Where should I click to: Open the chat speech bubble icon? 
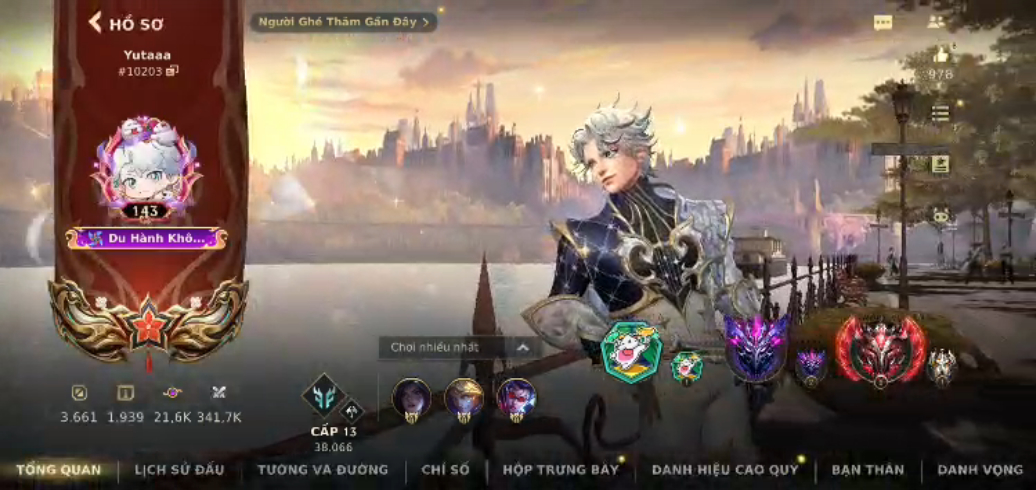pyautogui.click(x=882, y=22)
